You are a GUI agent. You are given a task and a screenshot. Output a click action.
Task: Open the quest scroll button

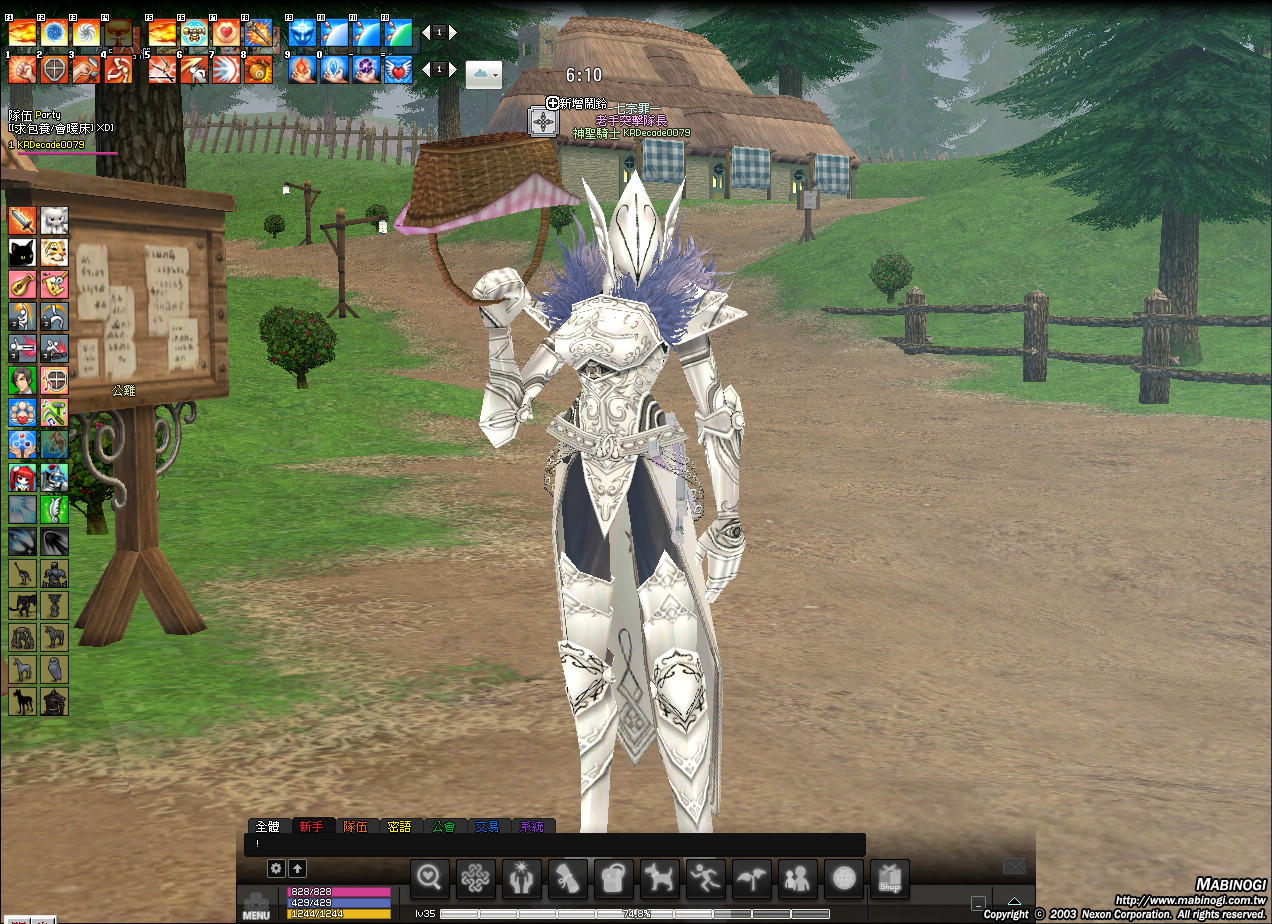(x=567, y=879)
